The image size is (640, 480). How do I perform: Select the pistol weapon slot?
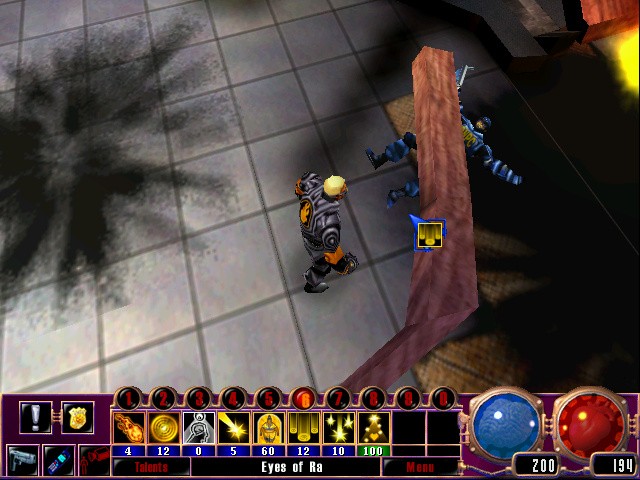22,459
